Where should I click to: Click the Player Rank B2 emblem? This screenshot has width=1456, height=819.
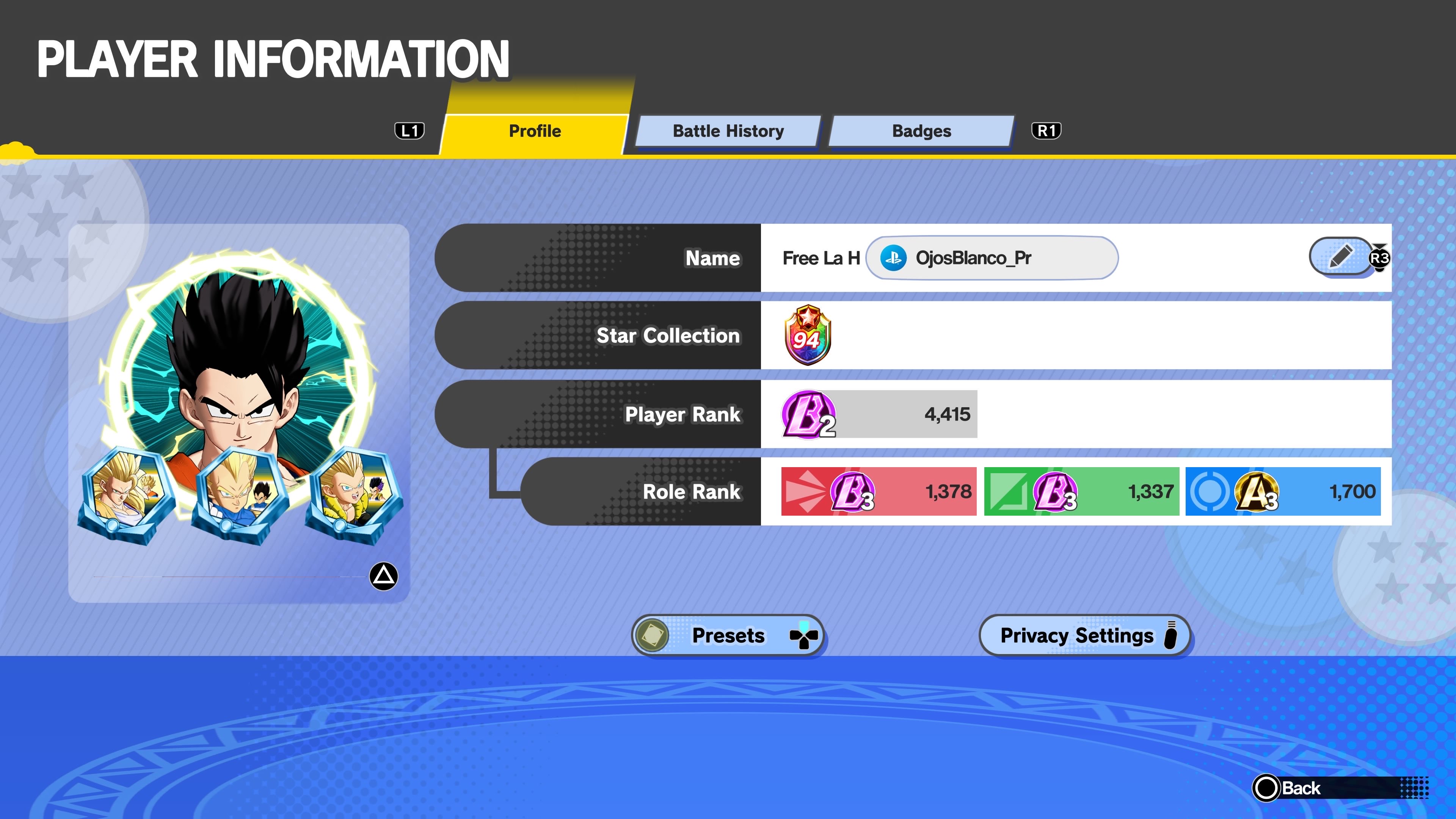pos(808,414)
